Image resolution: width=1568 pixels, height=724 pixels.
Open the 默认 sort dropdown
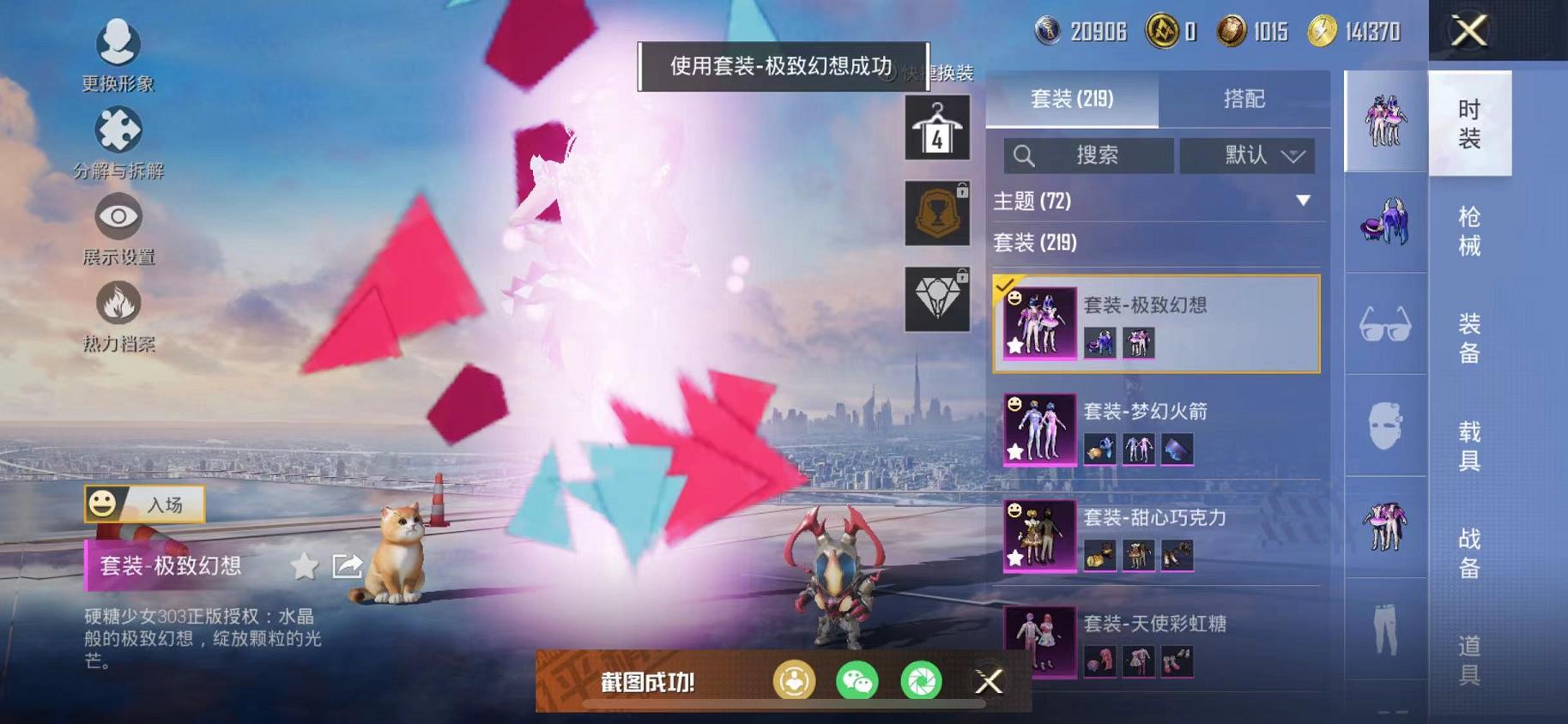pos(1246,156)
